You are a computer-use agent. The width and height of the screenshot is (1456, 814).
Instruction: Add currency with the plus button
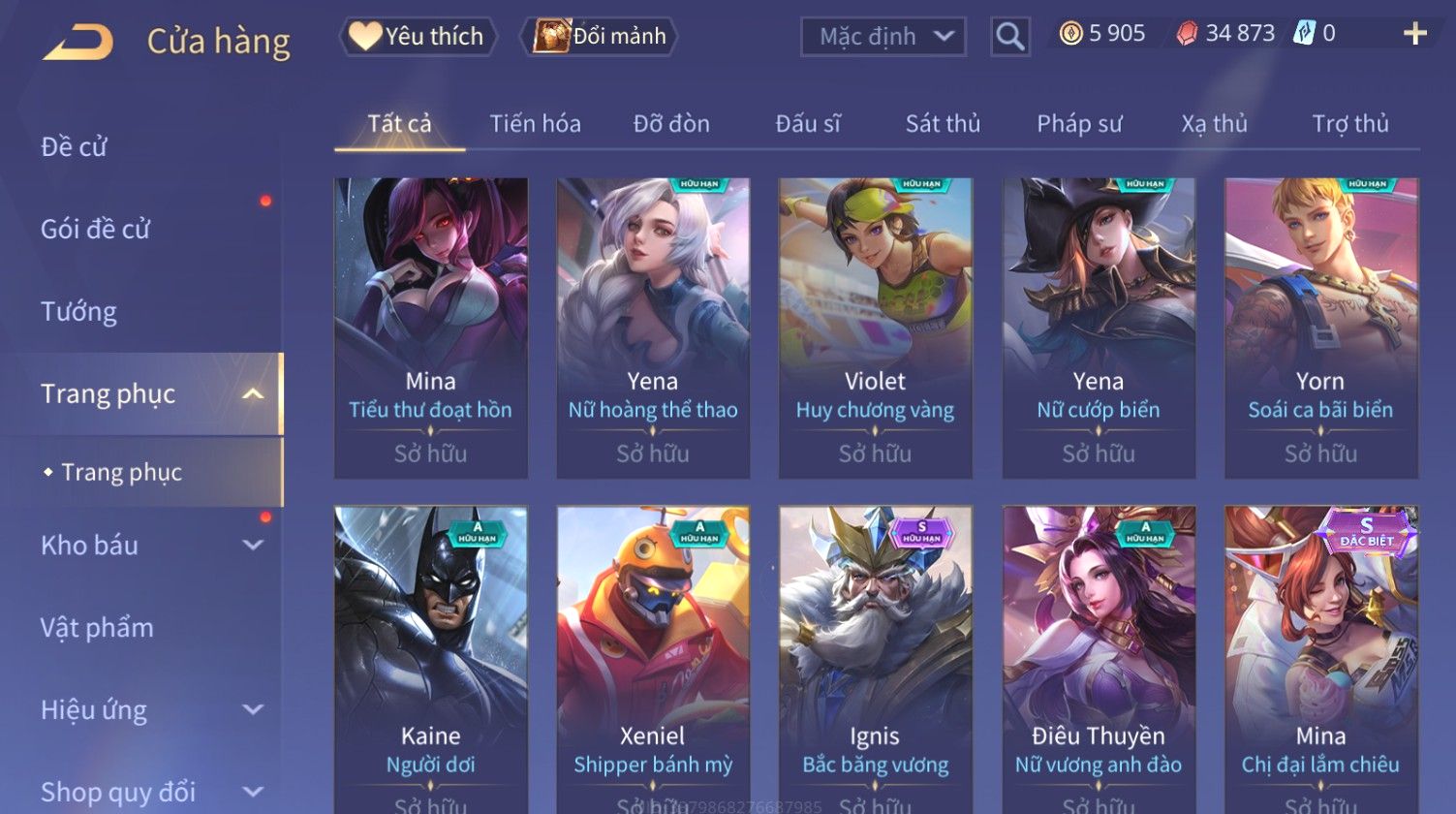pos(1414,34)
